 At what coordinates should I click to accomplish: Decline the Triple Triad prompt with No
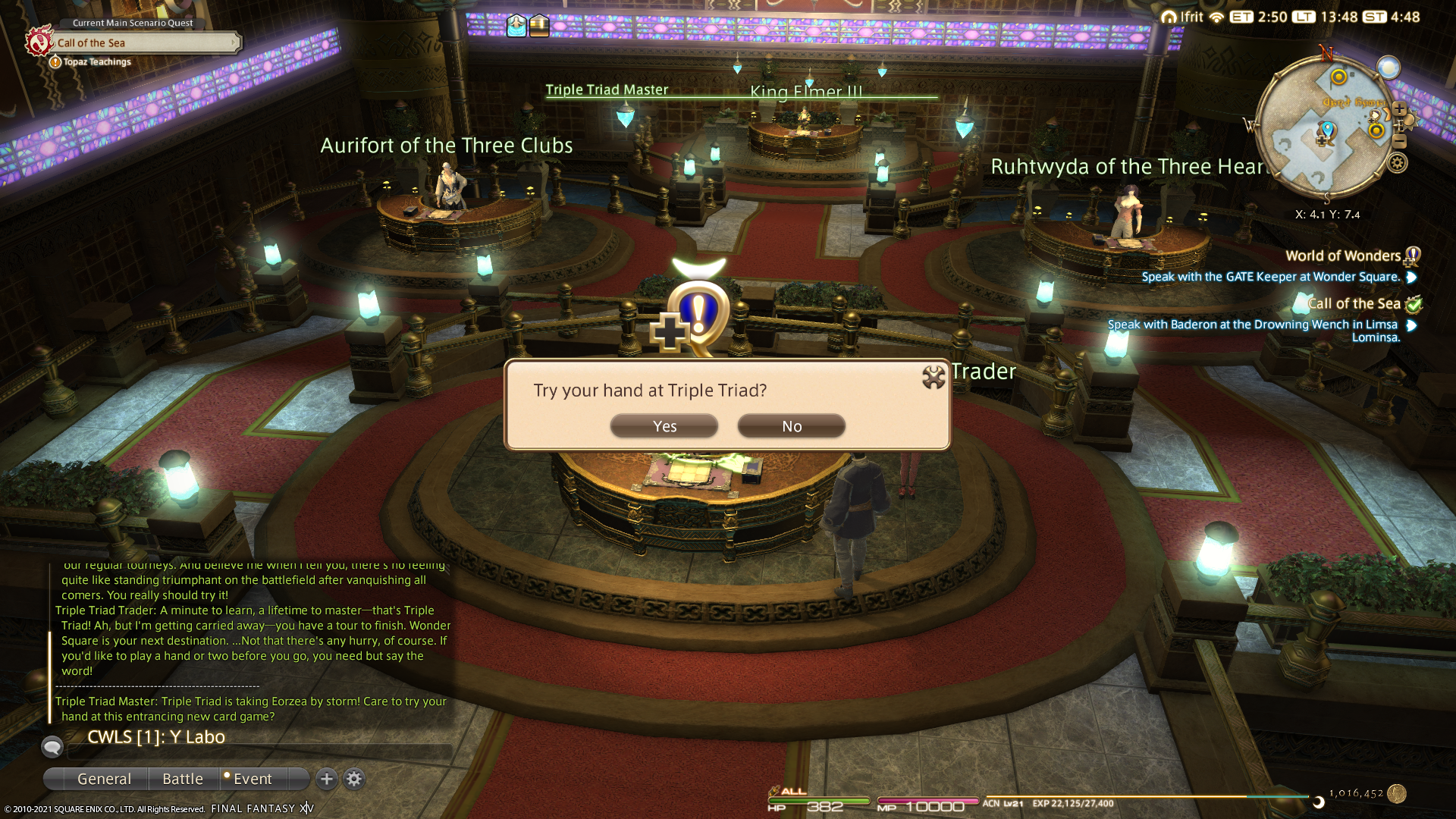click(x=791, y=426)
